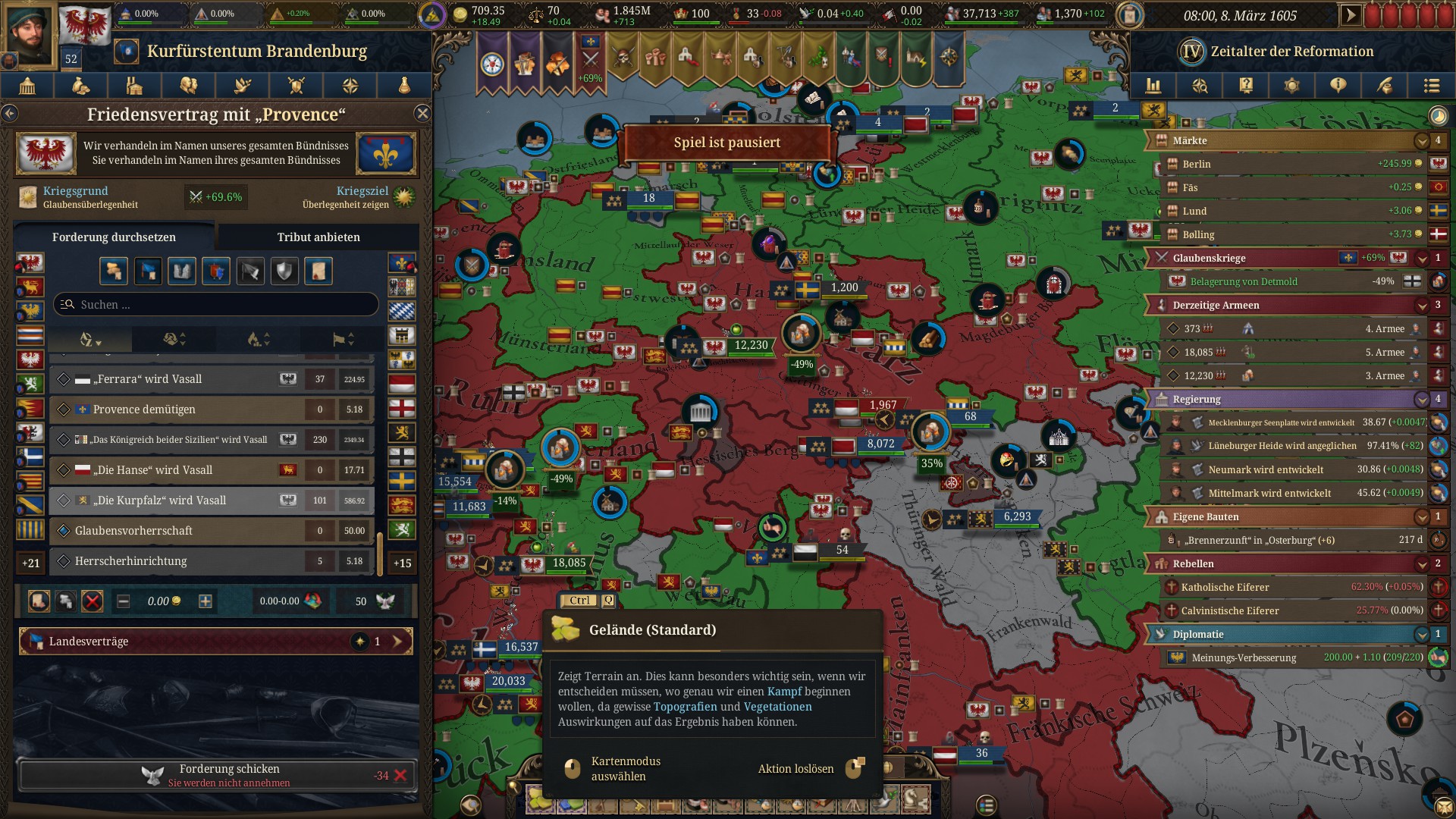Switch to the "Tribut anbieten" tab

coord(318,237)
